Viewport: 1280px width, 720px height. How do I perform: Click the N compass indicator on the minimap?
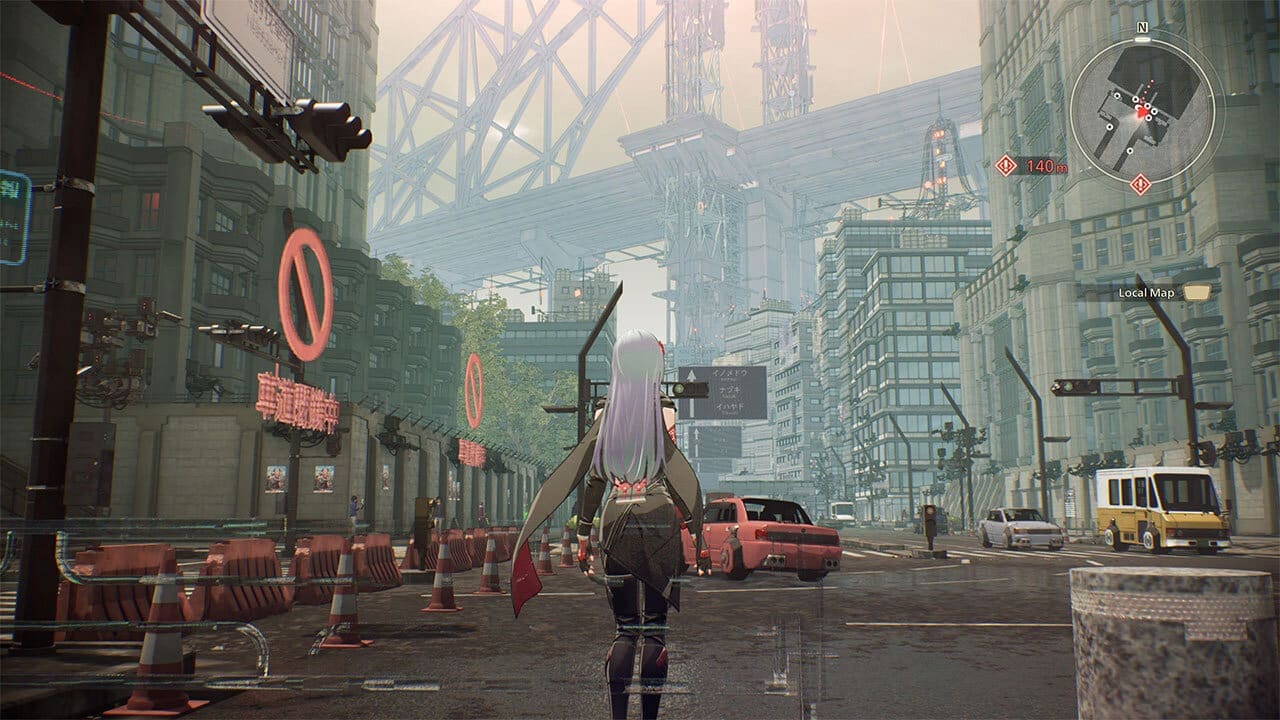pos(1141,28)
